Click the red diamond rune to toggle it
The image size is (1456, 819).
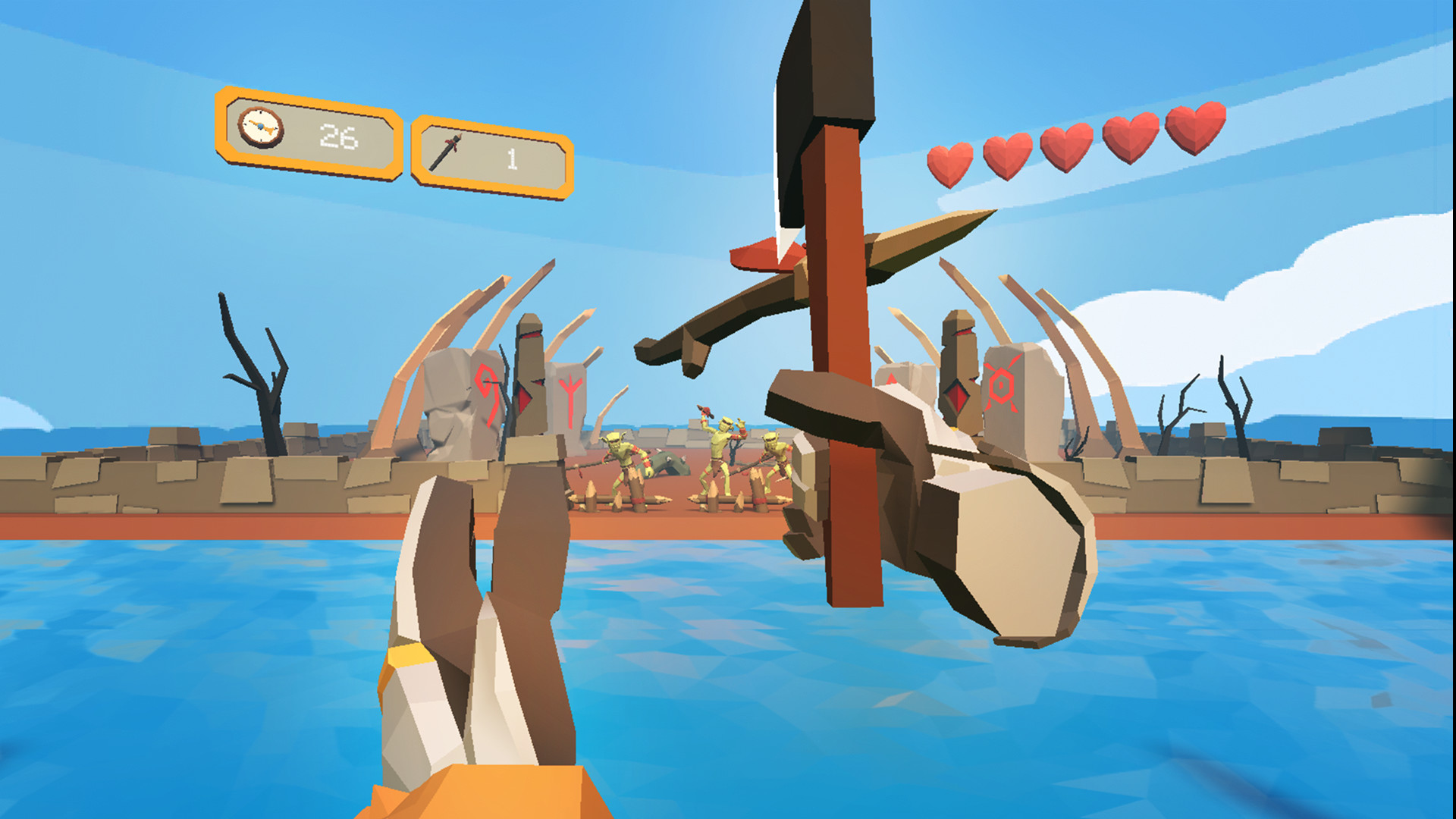[958, 393]
